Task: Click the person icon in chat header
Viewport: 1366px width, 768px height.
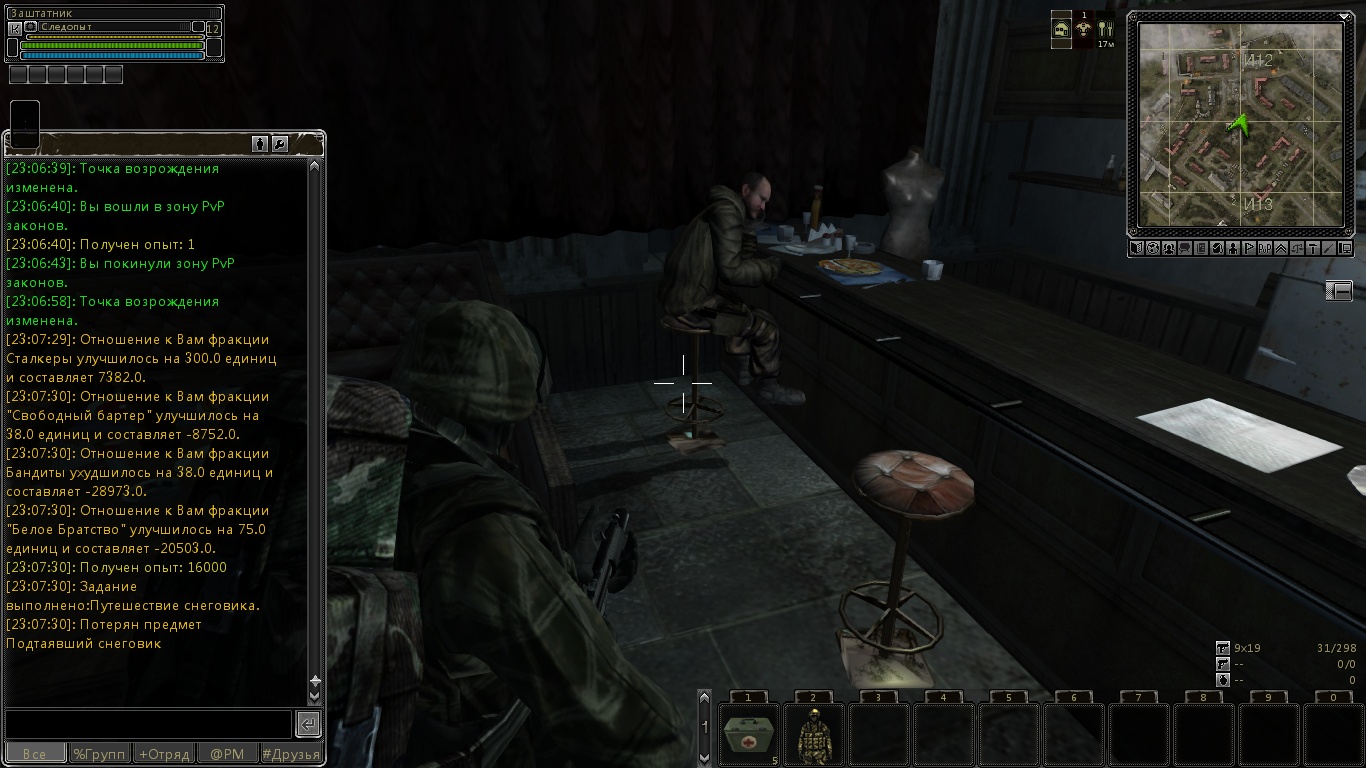Action: pyautogui.click(x=260, y=144)
